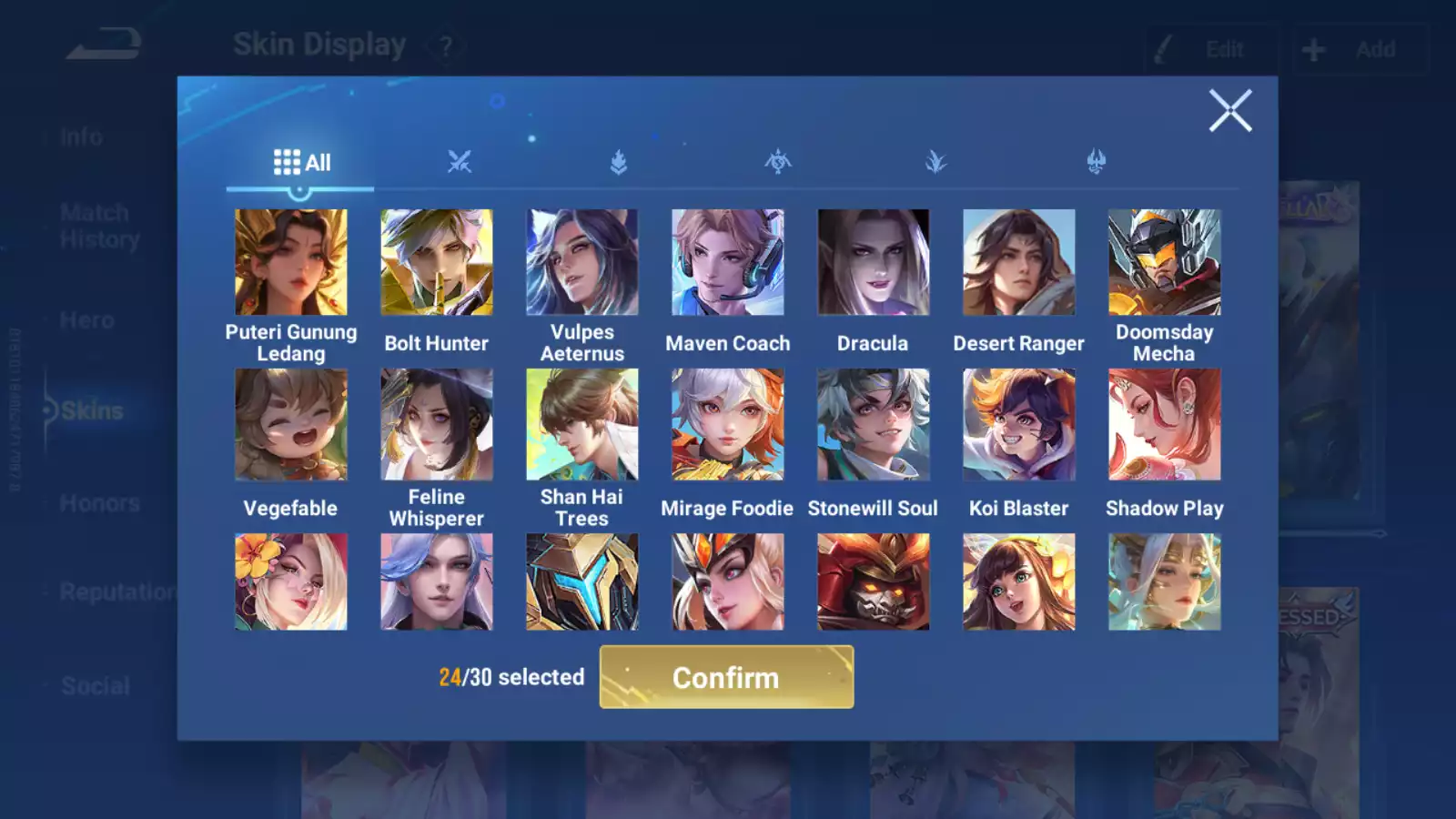Pick the Vulpes Aeternus skin
1456x819 pixels.
click(x=582, y=262)
